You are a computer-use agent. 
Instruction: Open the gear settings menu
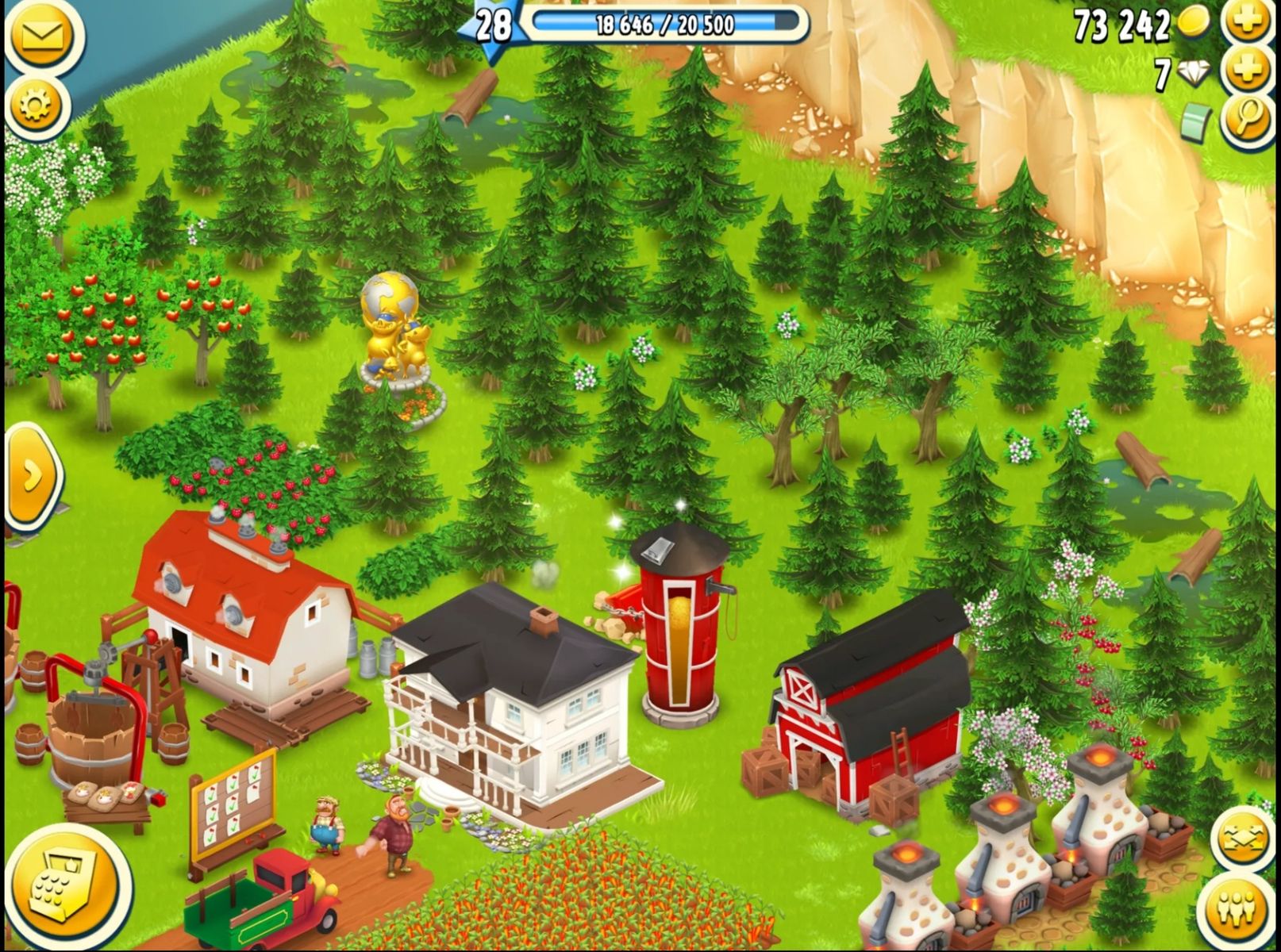pos(36,104)
